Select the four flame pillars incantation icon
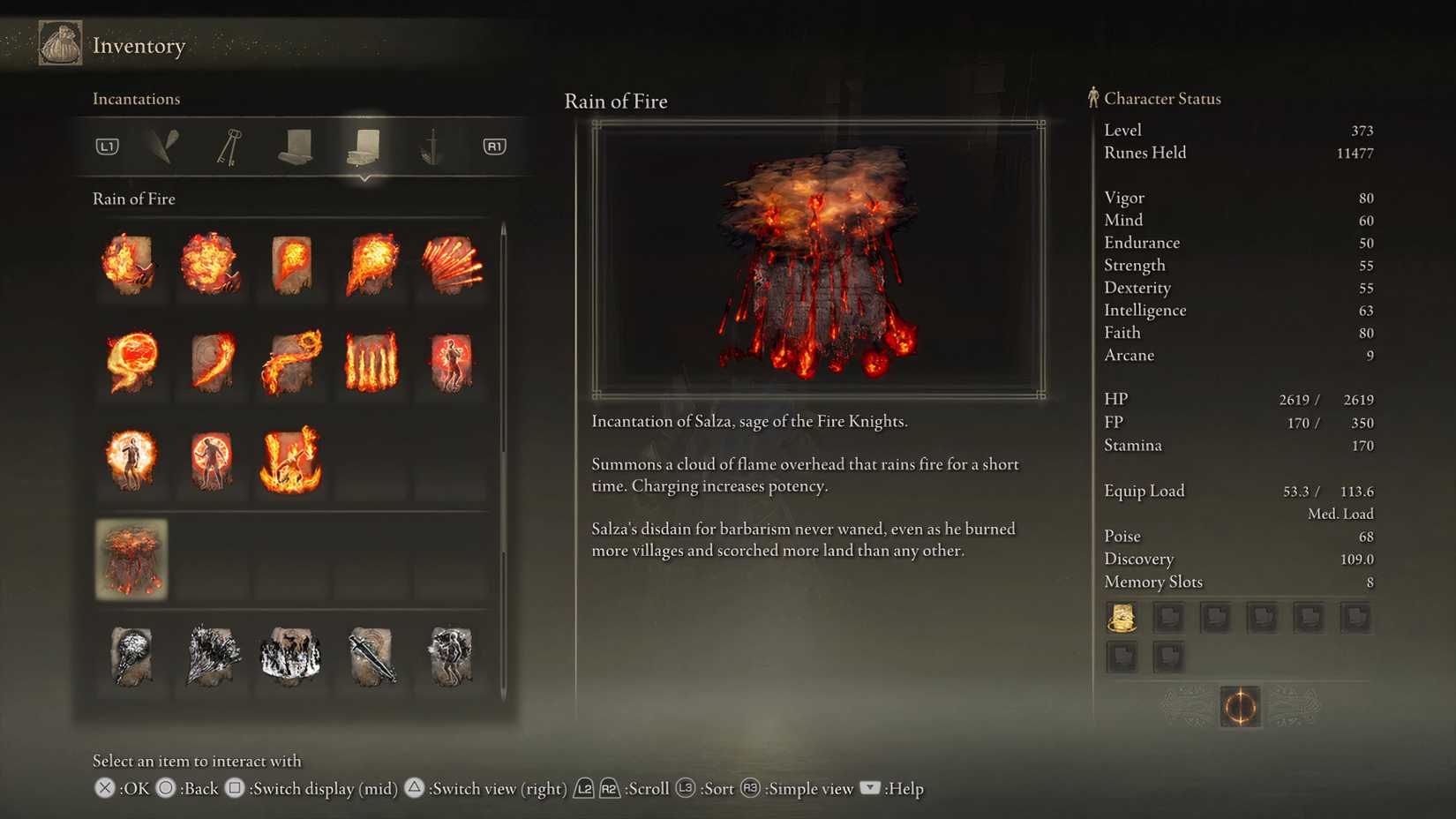 click(x=369, y=362)
